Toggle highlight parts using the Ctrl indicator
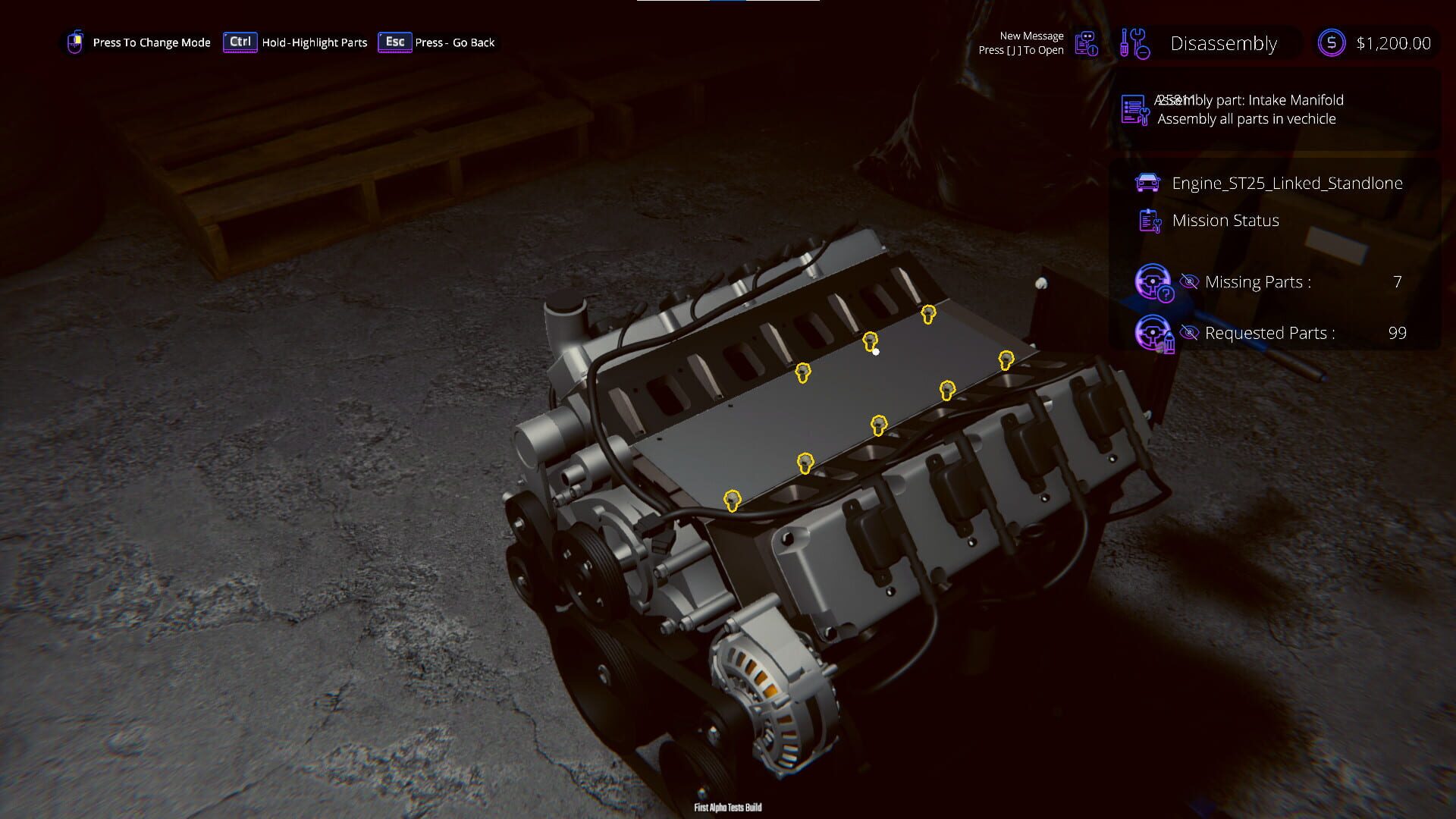The image size is (1456, 819). 240,42
